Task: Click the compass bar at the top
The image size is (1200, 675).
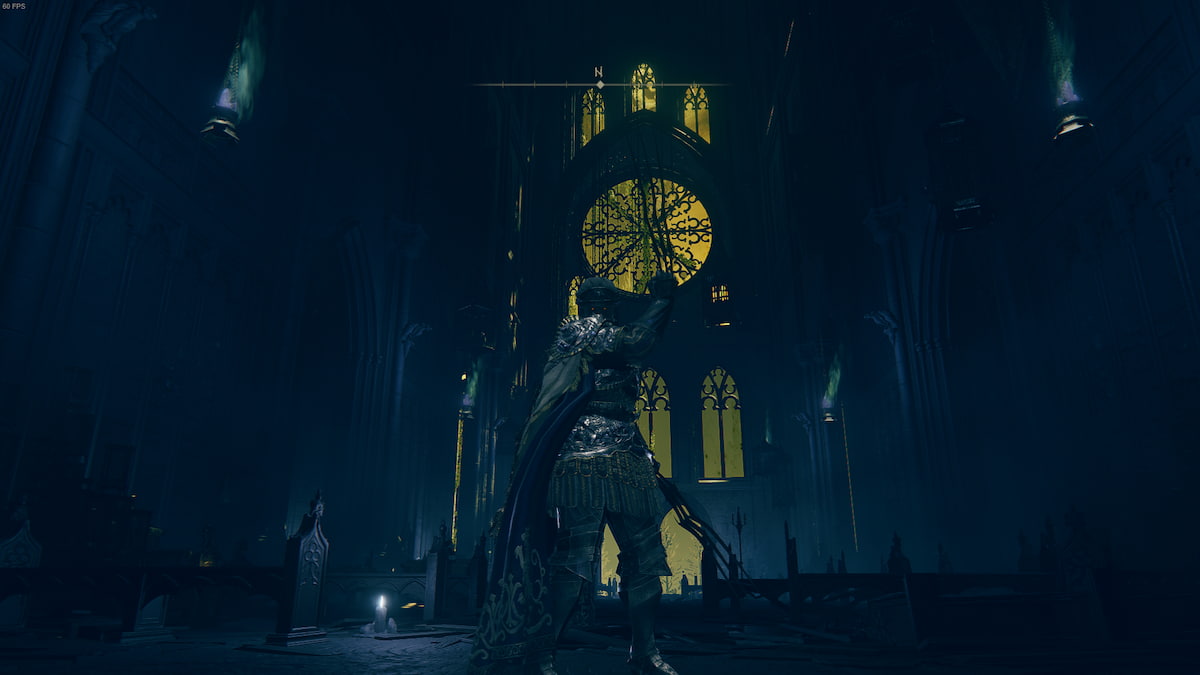Action: tap(598, 83)
